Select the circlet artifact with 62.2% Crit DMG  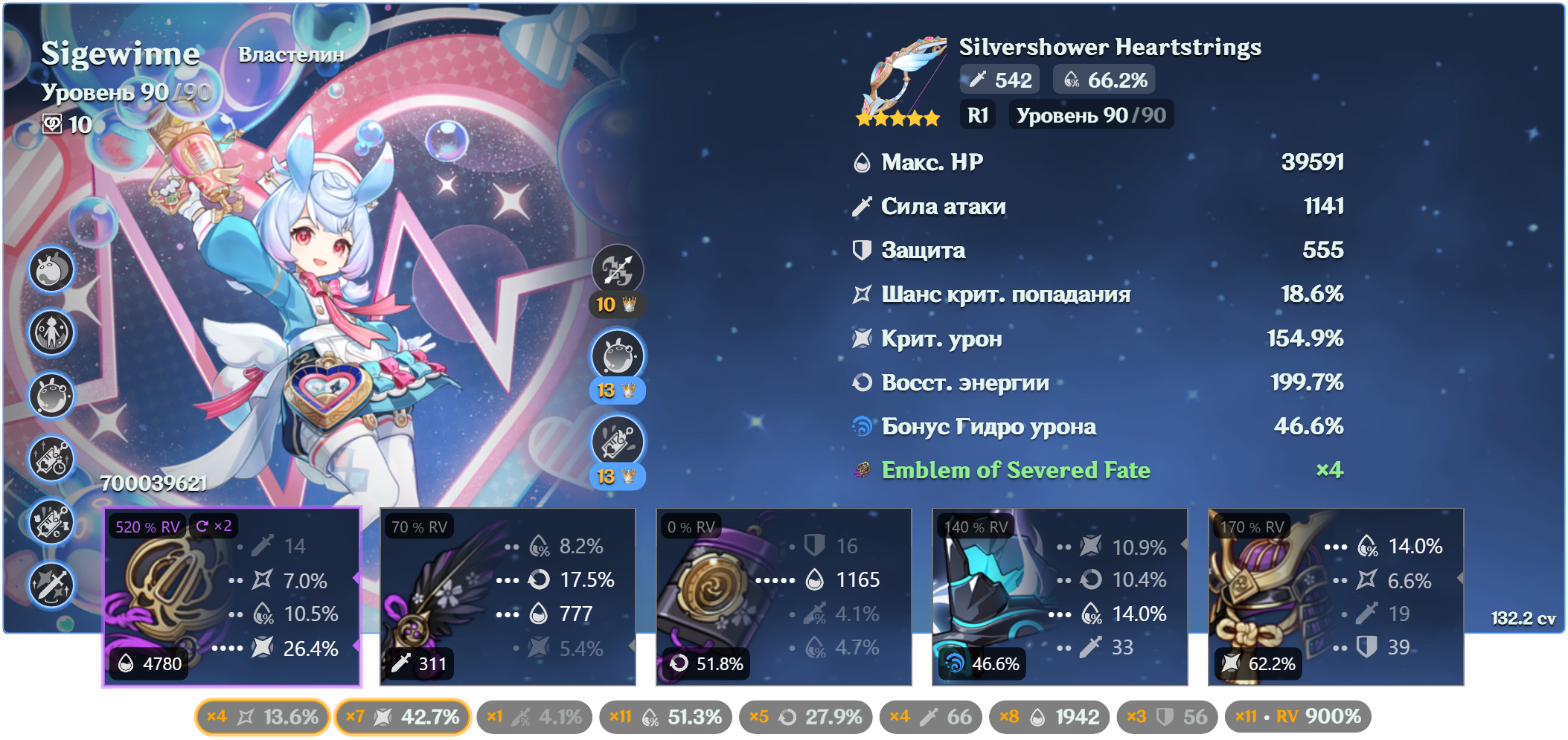pyautogui.click(x=1336, y=597)
